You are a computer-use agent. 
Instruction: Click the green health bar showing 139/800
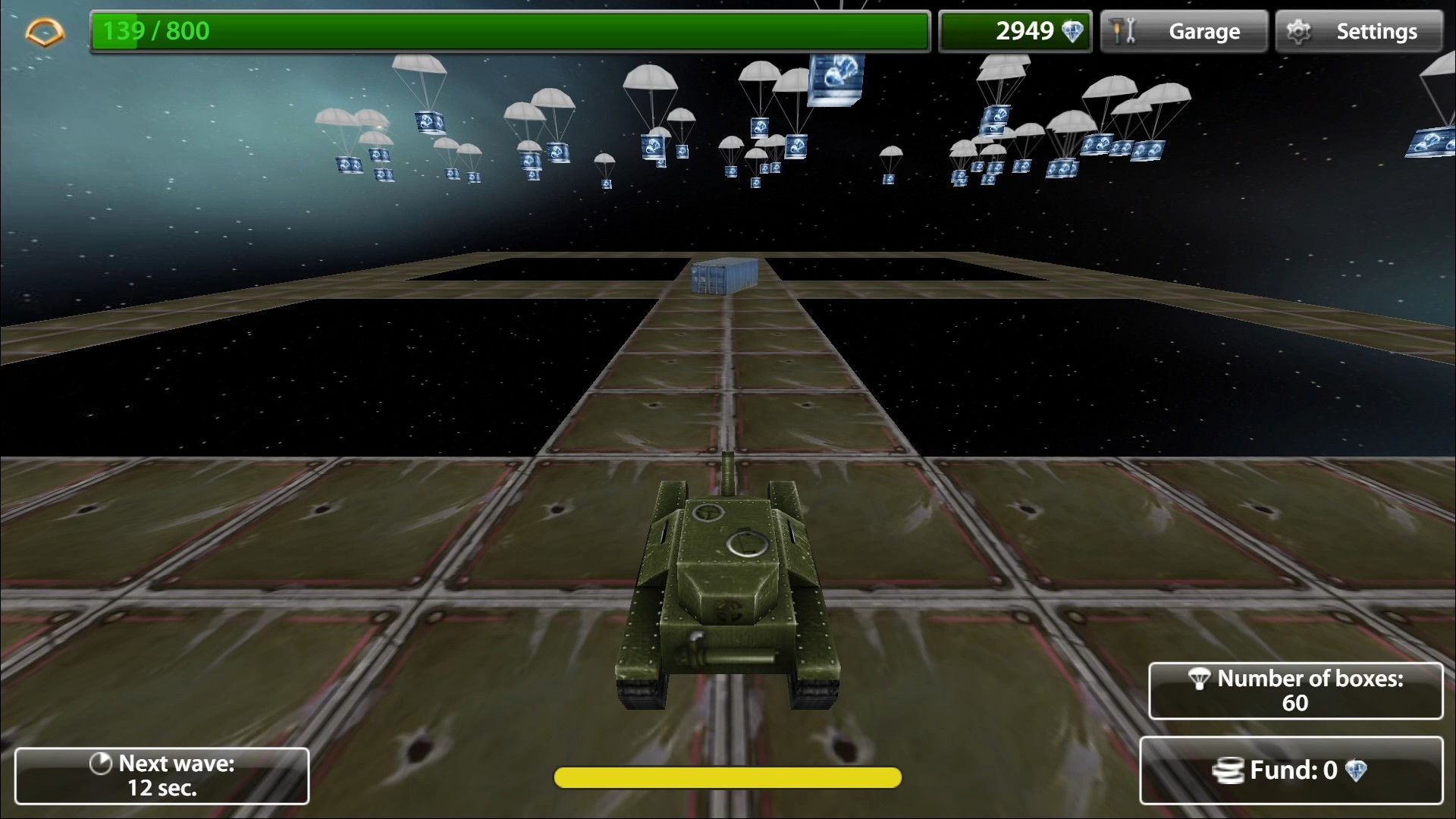tap(508, 31)
